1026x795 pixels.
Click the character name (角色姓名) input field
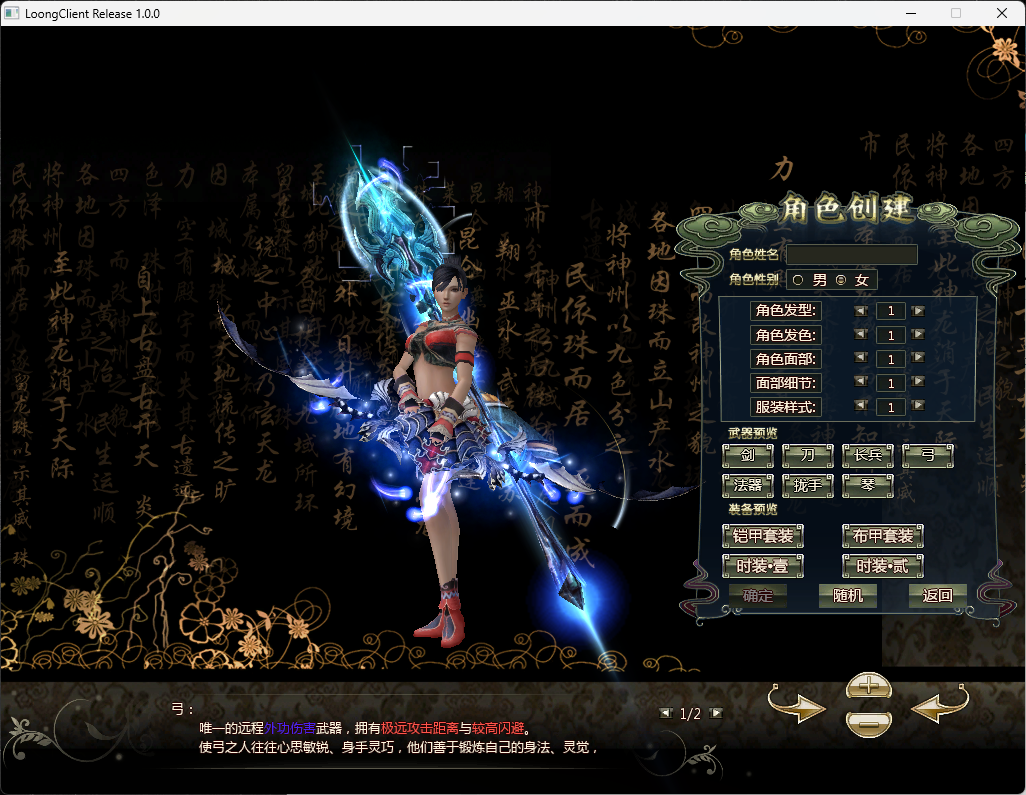(852, 255)
